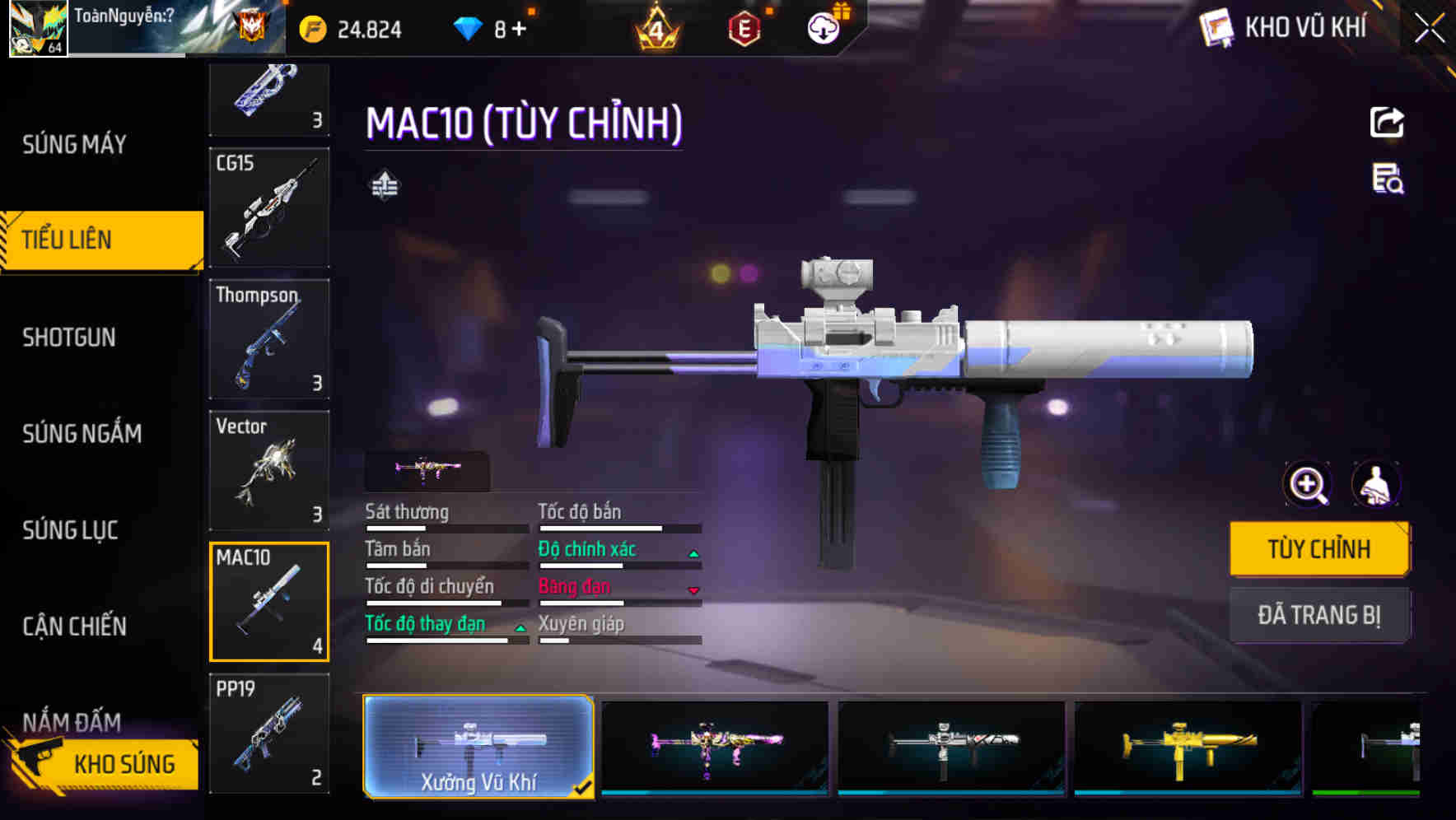Select the CG15 weapon tile

(x=269, y=207)
